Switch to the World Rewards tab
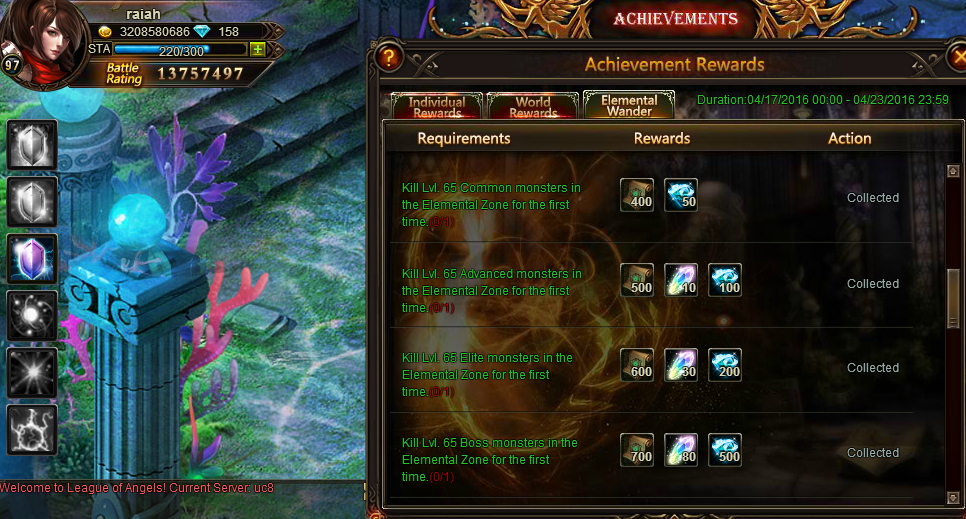The width and height of the screenshot is (966, 519). [533, 107]
